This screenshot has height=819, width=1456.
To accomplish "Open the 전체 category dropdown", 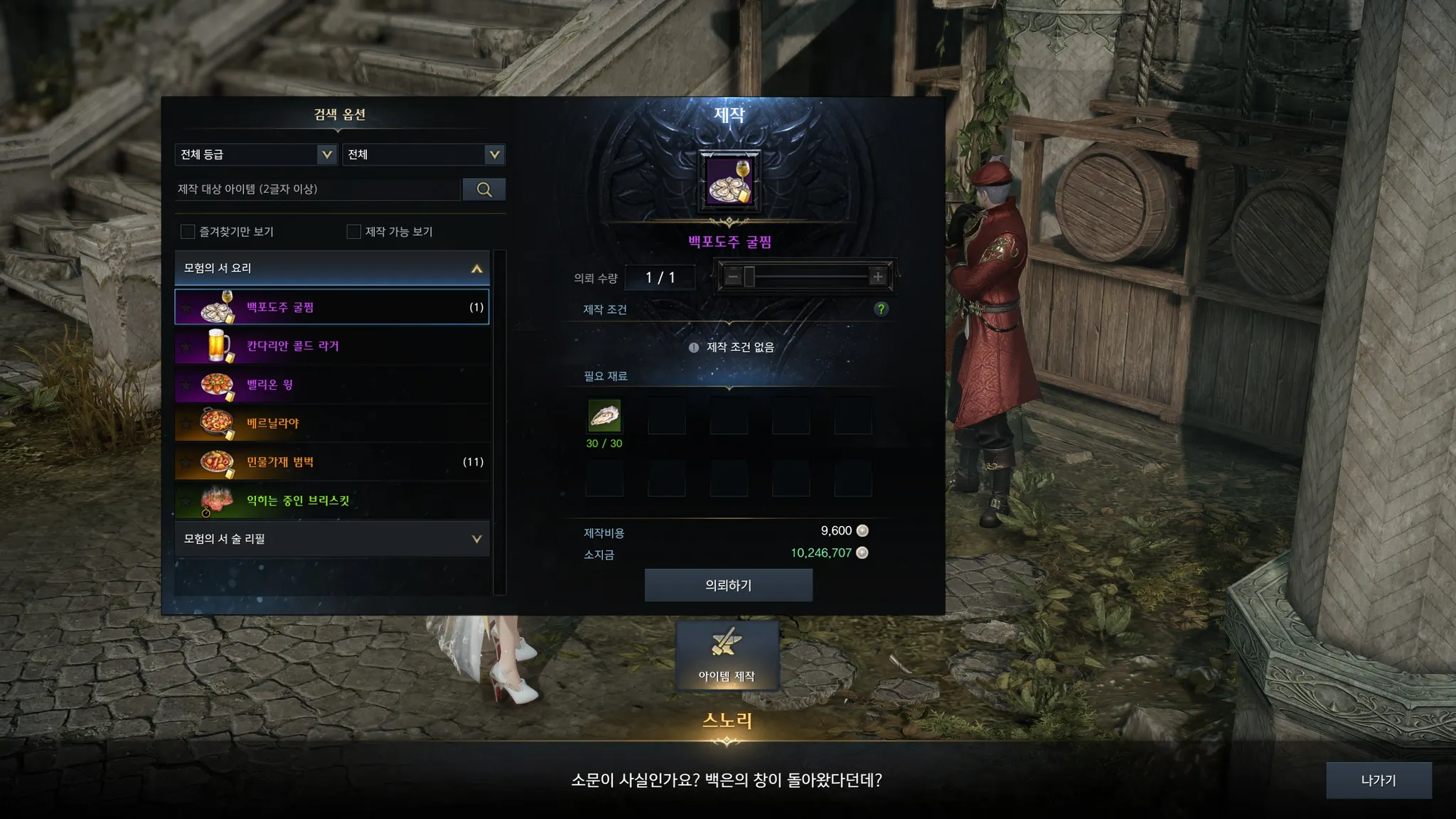I will pyautogui.click(x=424, y=154).
